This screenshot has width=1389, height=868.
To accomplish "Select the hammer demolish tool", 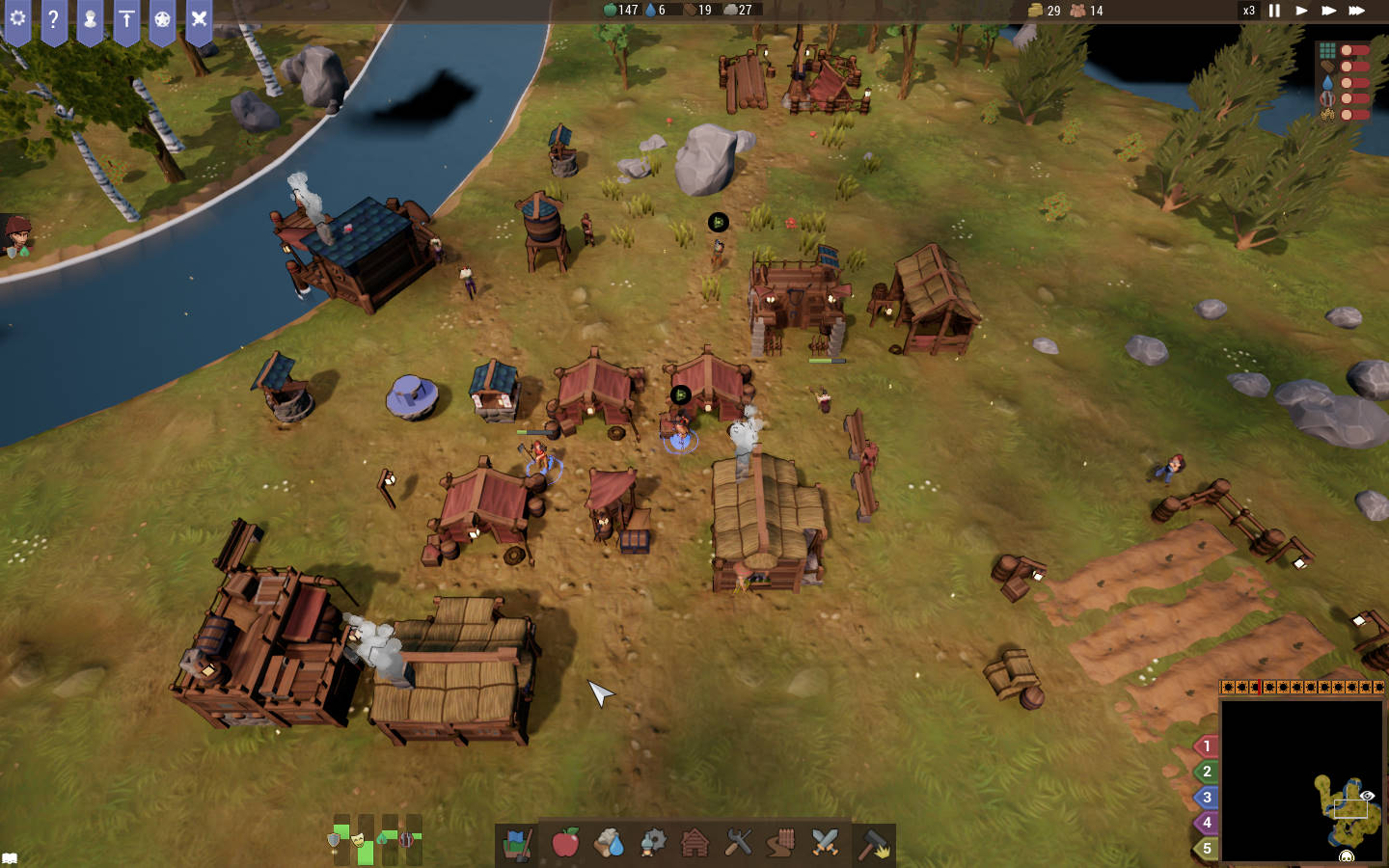I will point(874,844).
